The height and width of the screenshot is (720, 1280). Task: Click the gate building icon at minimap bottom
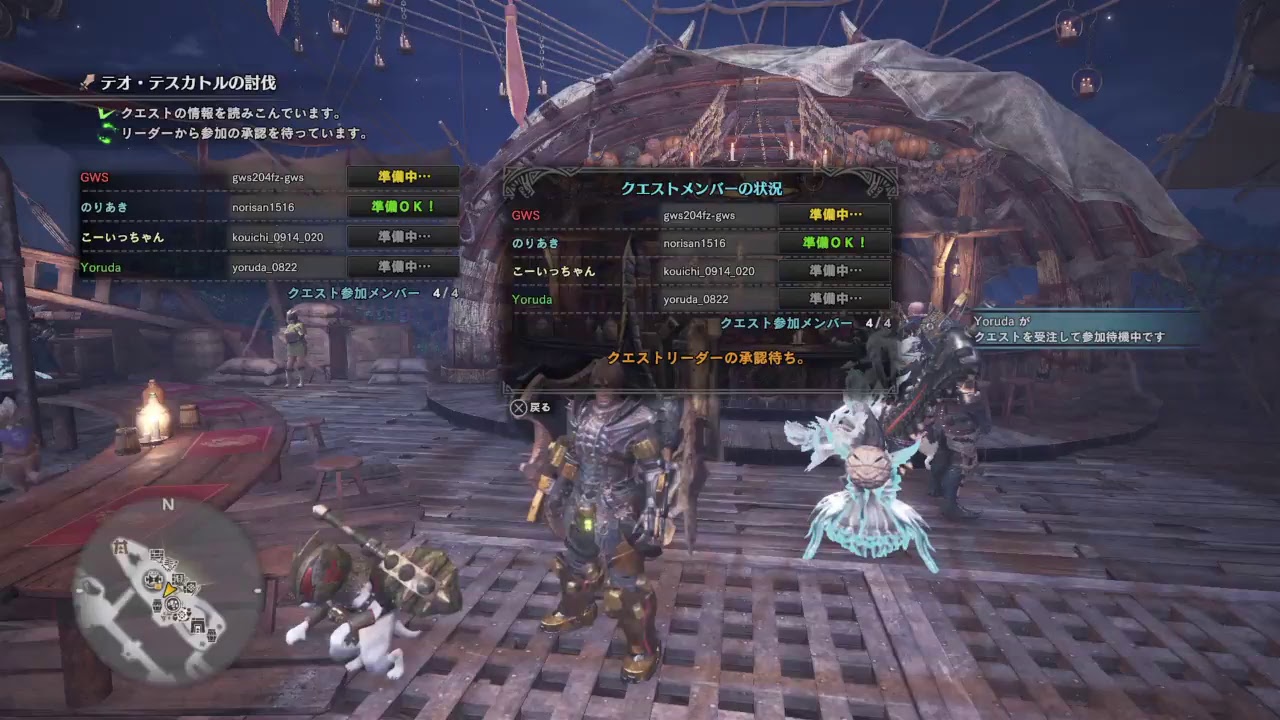tap(198, 624)
